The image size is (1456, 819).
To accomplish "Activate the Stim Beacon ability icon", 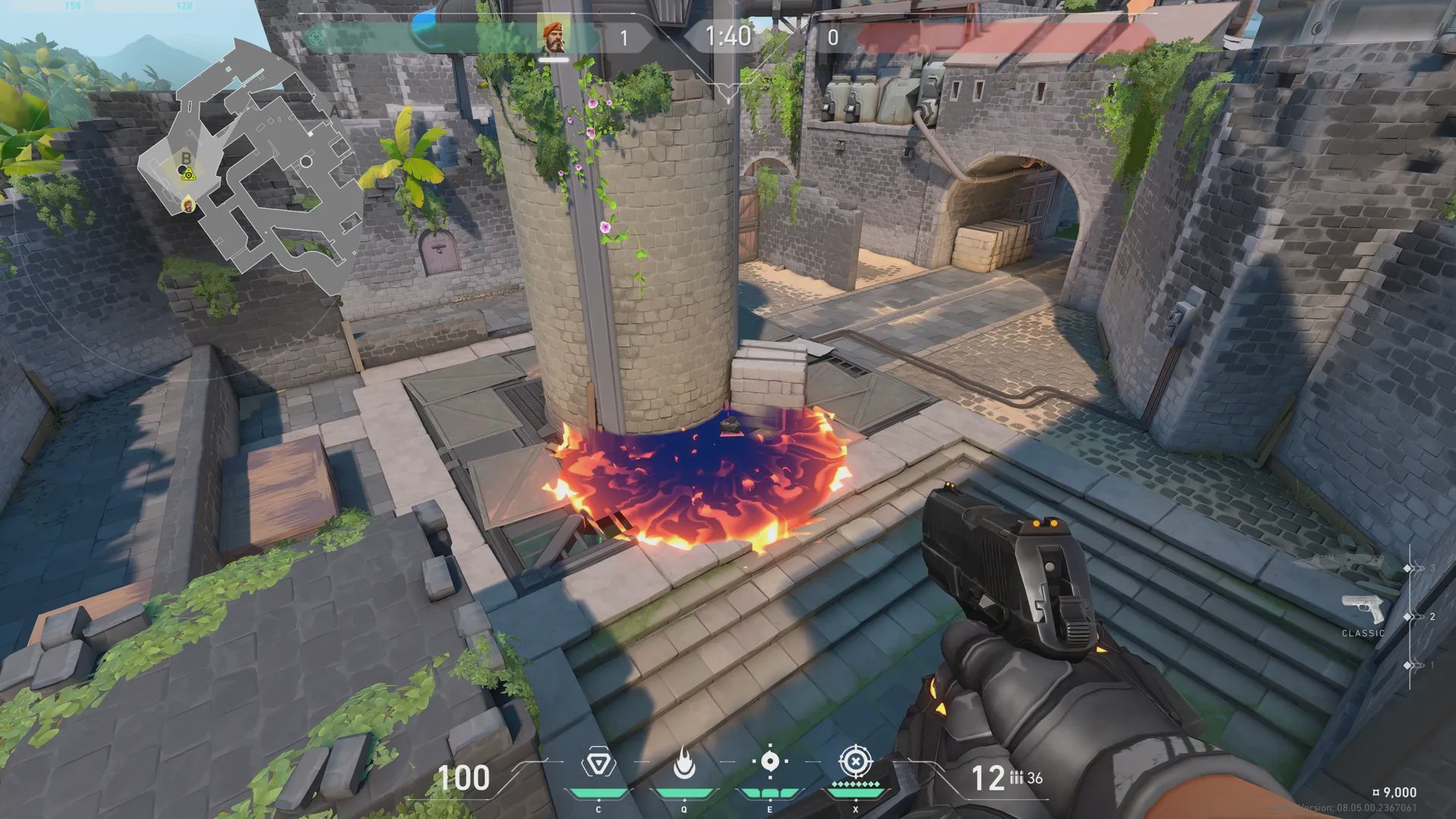I will [598, 763].
